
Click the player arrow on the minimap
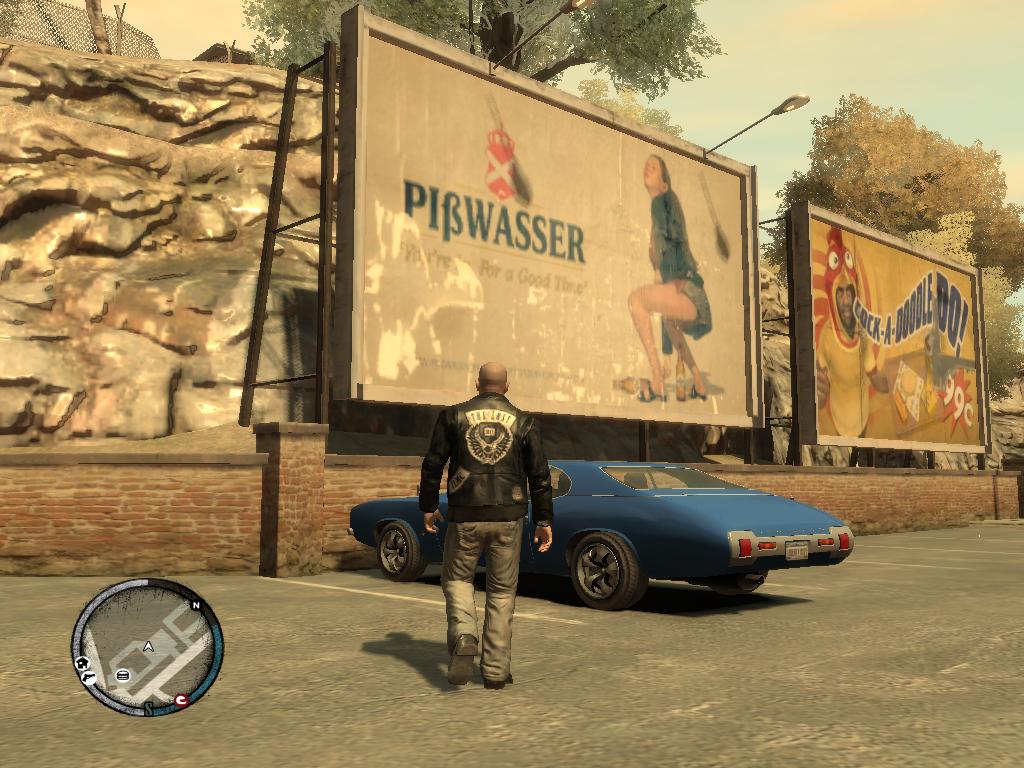(148, 647)
